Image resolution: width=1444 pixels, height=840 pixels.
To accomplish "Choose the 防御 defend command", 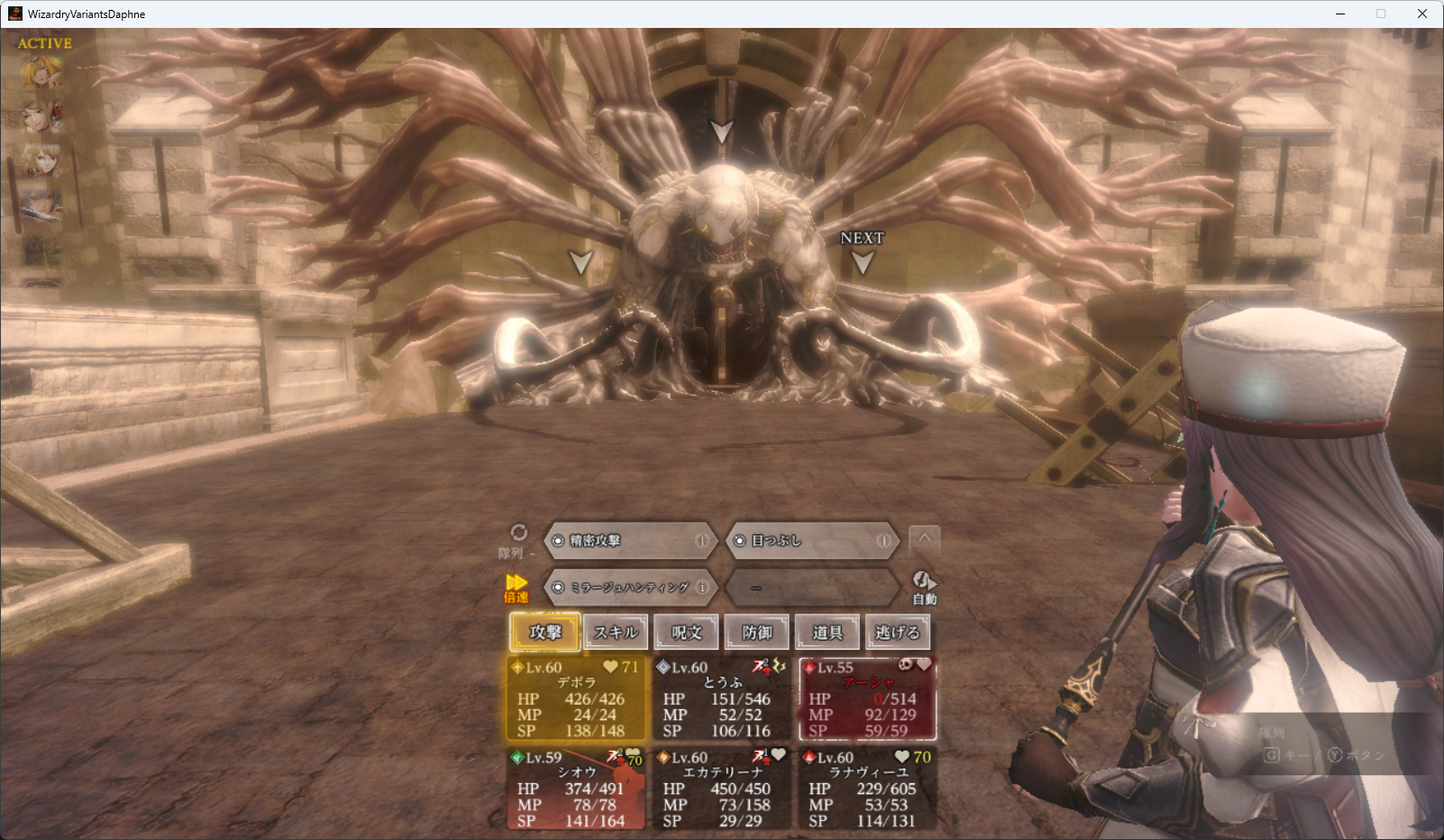I will pyautogui.click(x=756, y=632).
